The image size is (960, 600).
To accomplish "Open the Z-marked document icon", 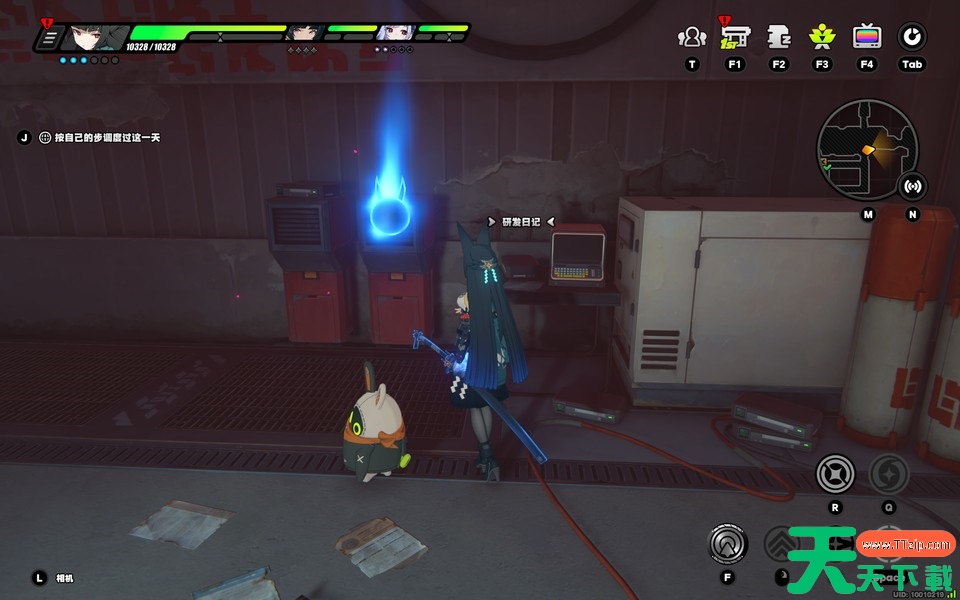I will (x=779, y=38).
